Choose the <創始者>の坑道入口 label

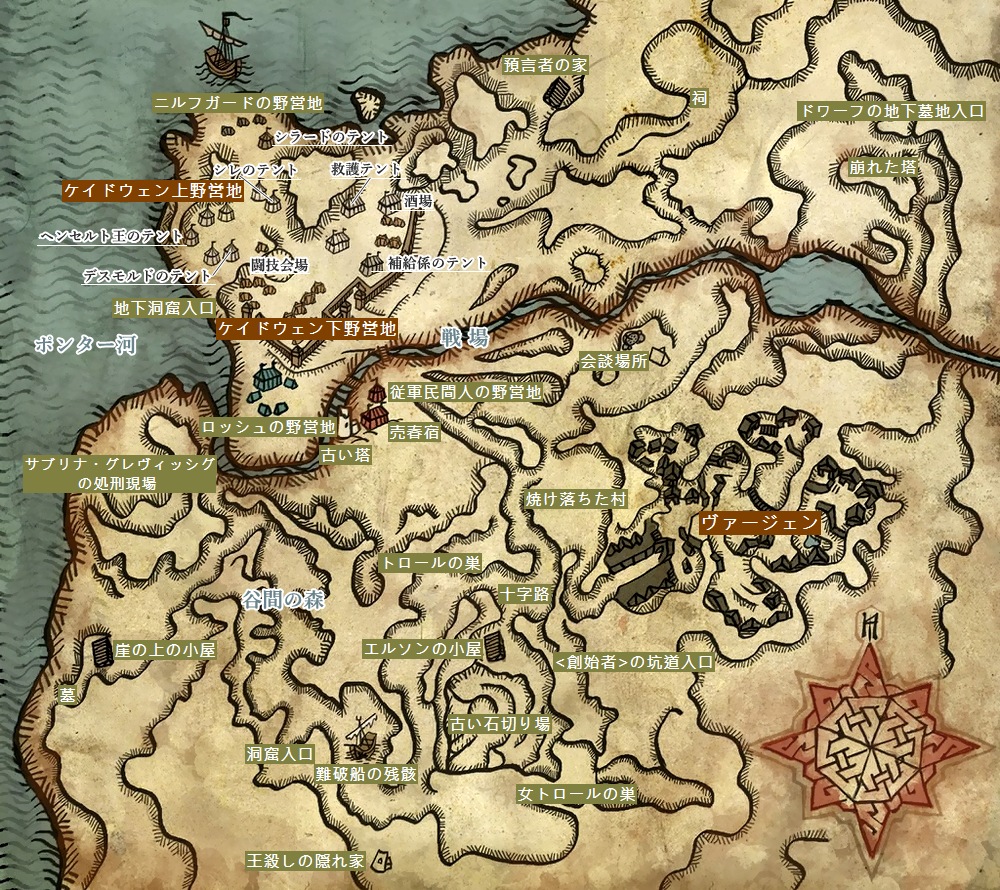click(633, 662)
